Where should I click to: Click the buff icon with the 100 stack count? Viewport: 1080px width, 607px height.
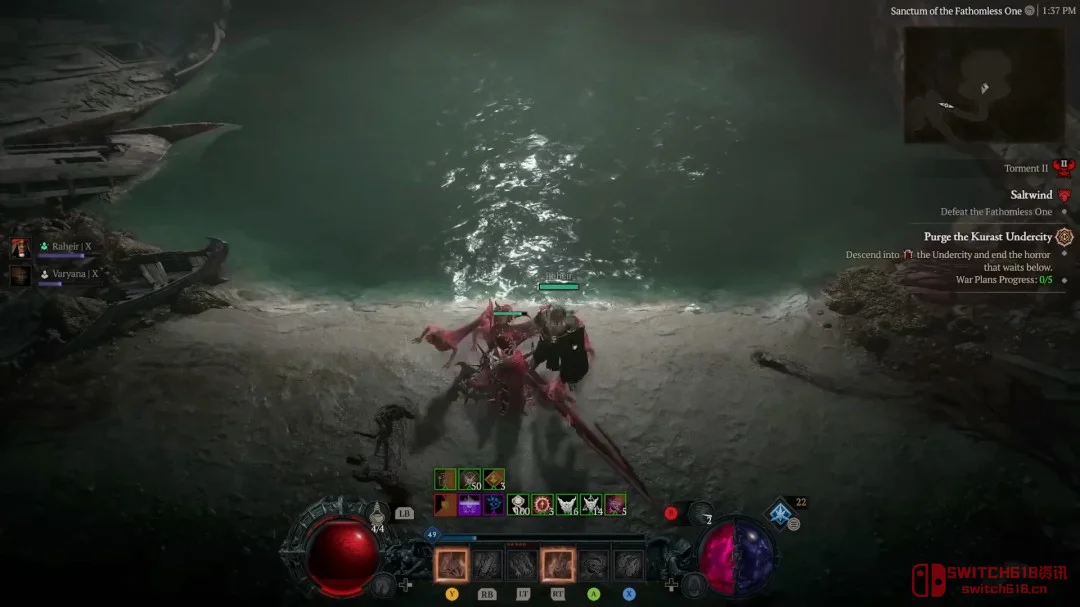tap(518, 505)
